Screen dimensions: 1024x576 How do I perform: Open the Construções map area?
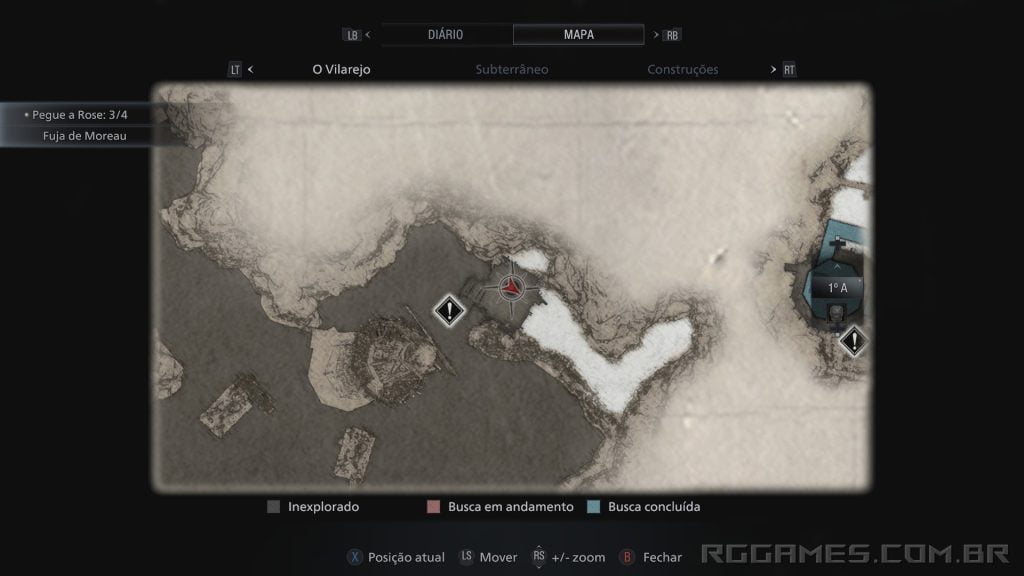[683, 70]
